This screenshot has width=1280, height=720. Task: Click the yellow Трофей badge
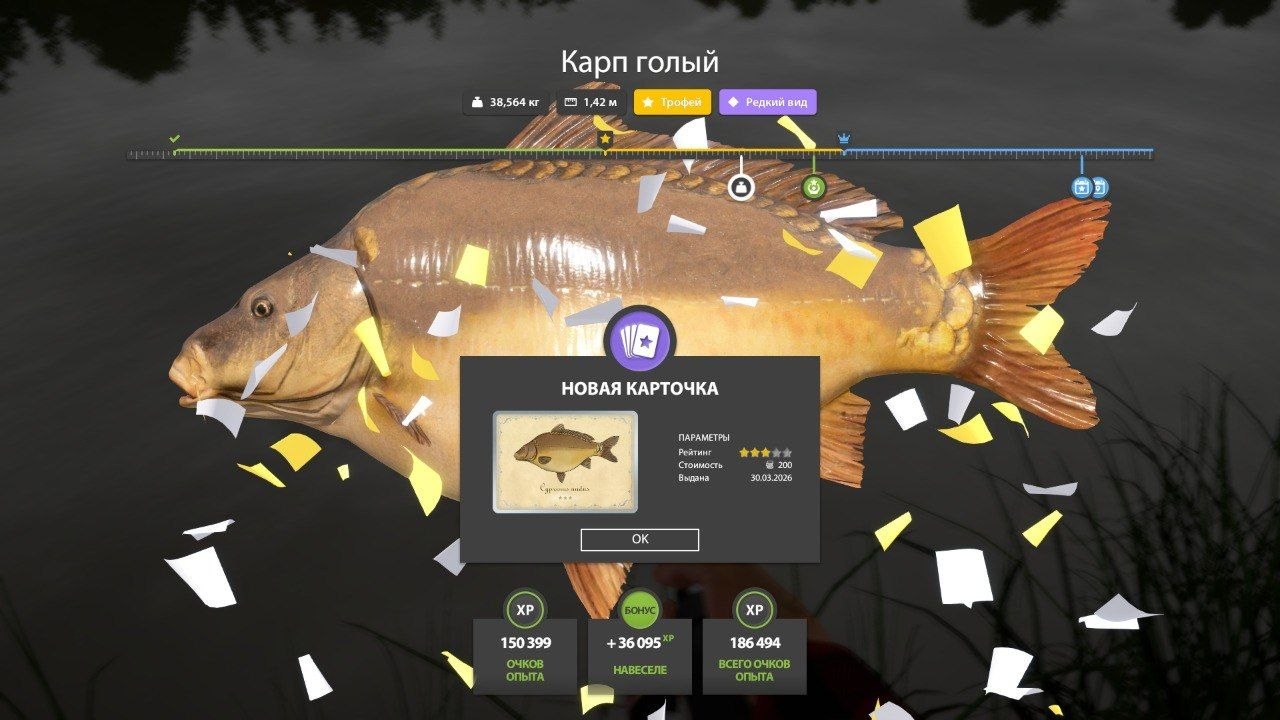click(672, 101)
